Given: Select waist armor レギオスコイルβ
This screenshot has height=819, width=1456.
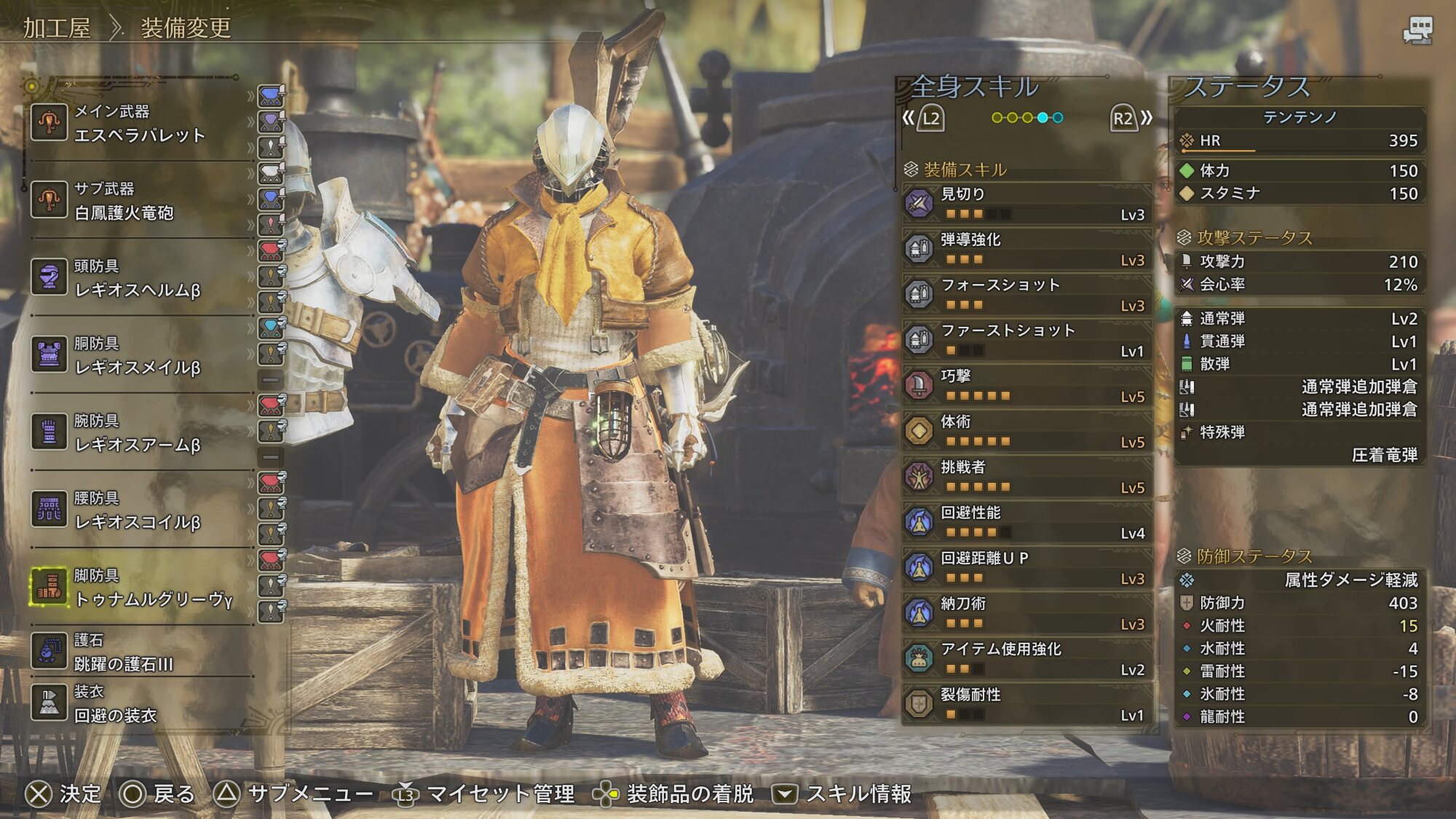Looking at the screenshot, I should tap(138, 510).
